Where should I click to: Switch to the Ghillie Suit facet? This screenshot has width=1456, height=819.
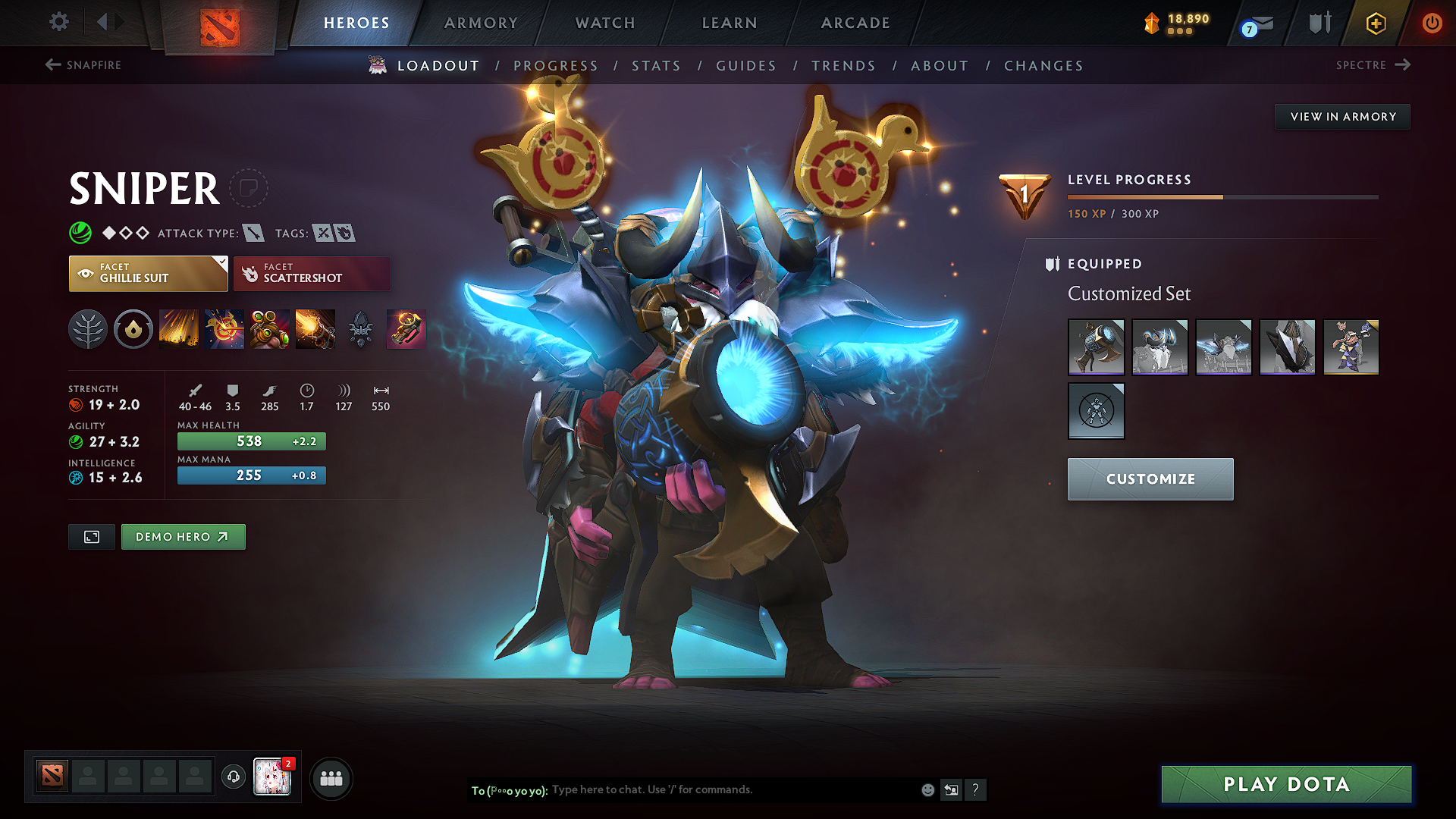pyautogui.click(x=148, y=274)
